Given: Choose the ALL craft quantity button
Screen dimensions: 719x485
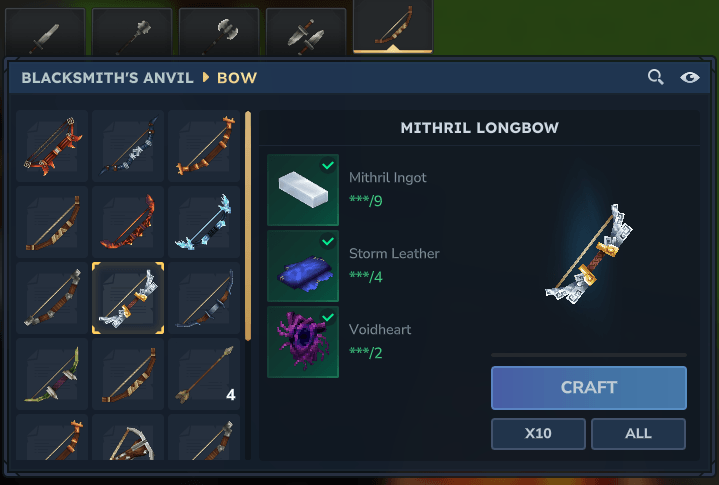Looking at the screenshot, I should point(638,434).
